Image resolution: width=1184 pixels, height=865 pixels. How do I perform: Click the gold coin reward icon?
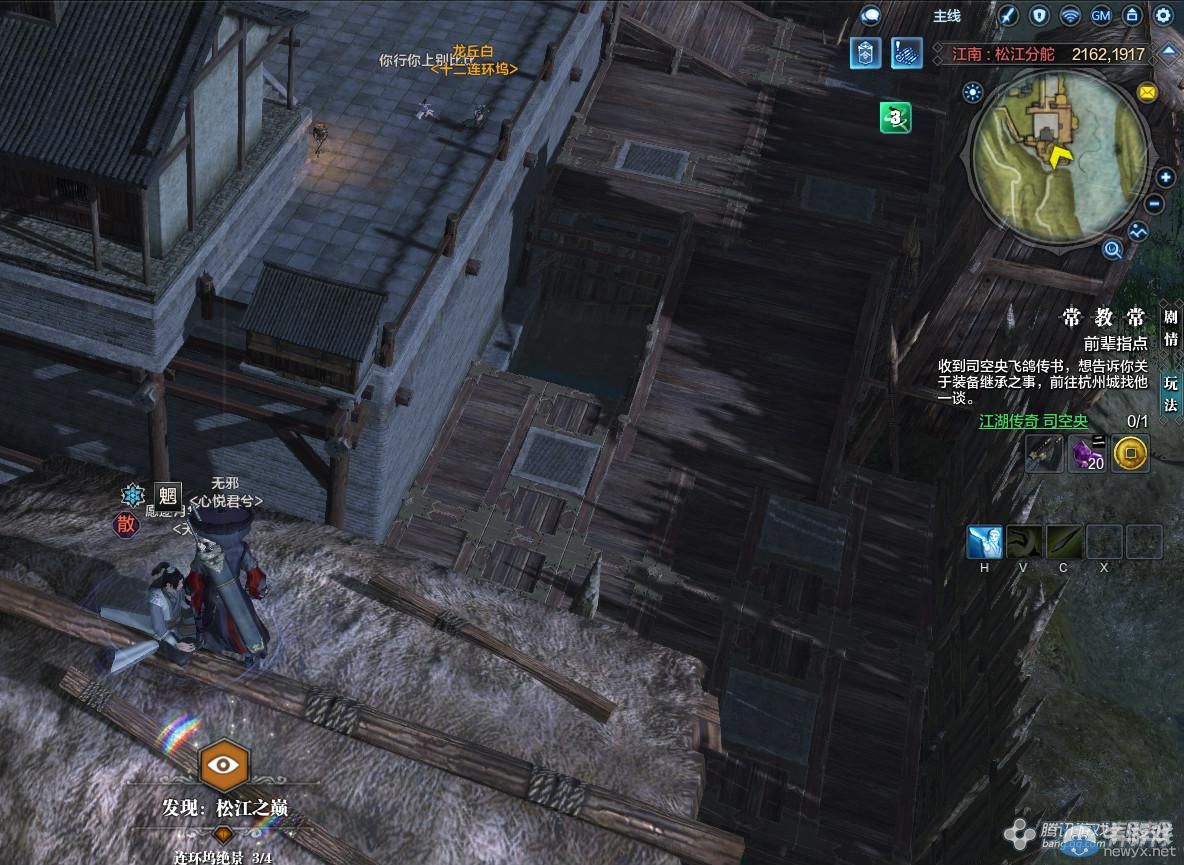click(1131, 454)
